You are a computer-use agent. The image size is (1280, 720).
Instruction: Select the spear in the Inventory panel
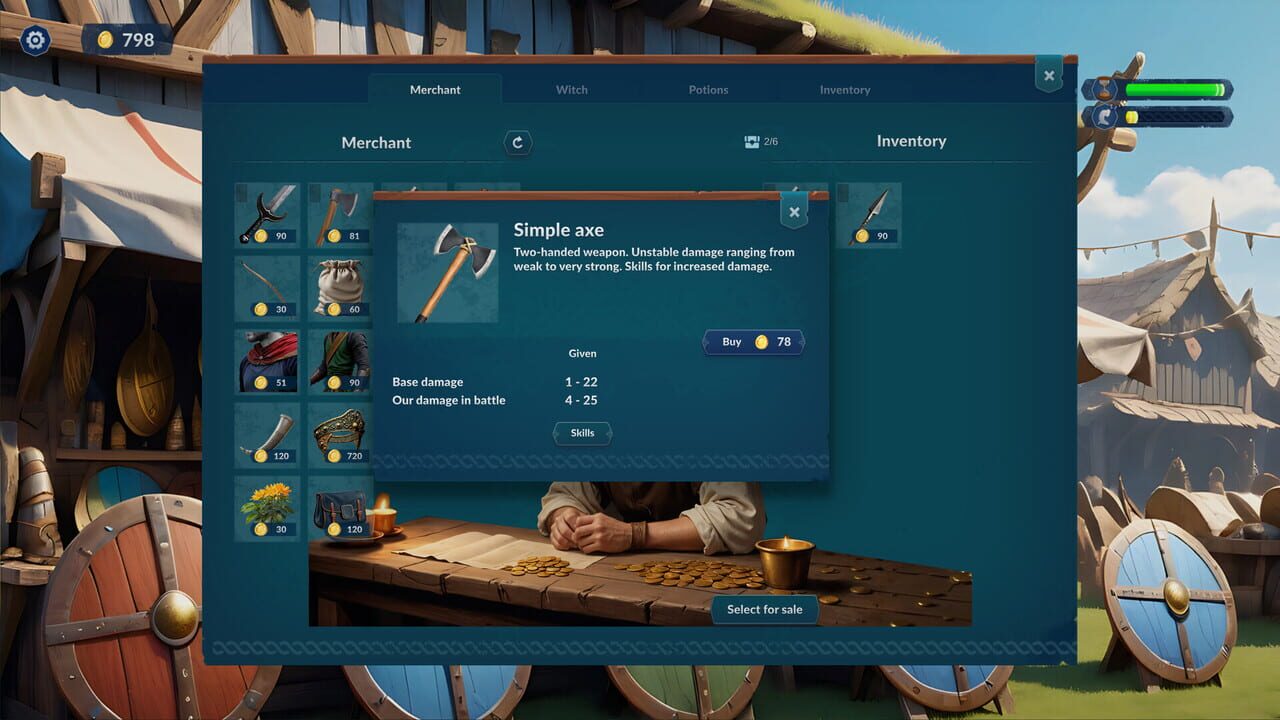click(x=870, y=213)
